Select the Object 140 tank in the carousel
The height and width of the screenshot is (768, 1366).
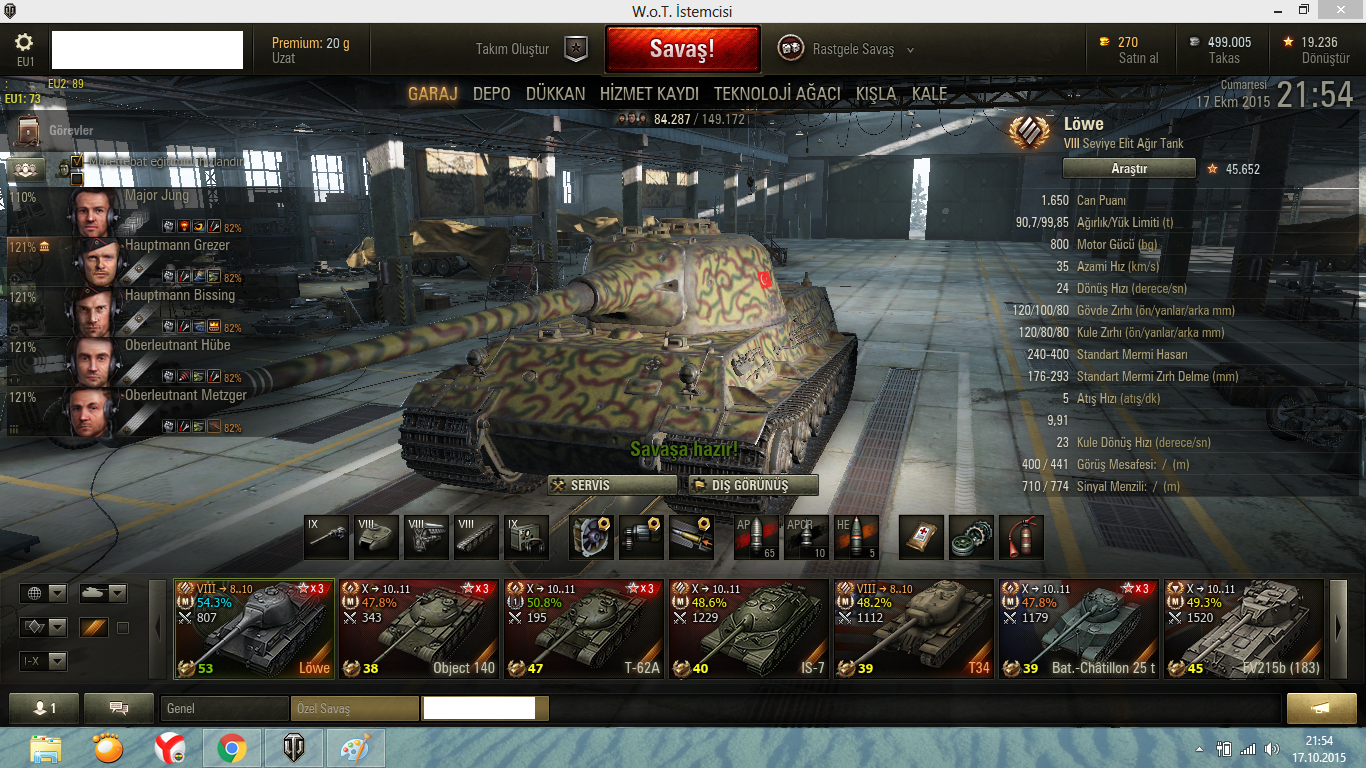click(419, 629)
